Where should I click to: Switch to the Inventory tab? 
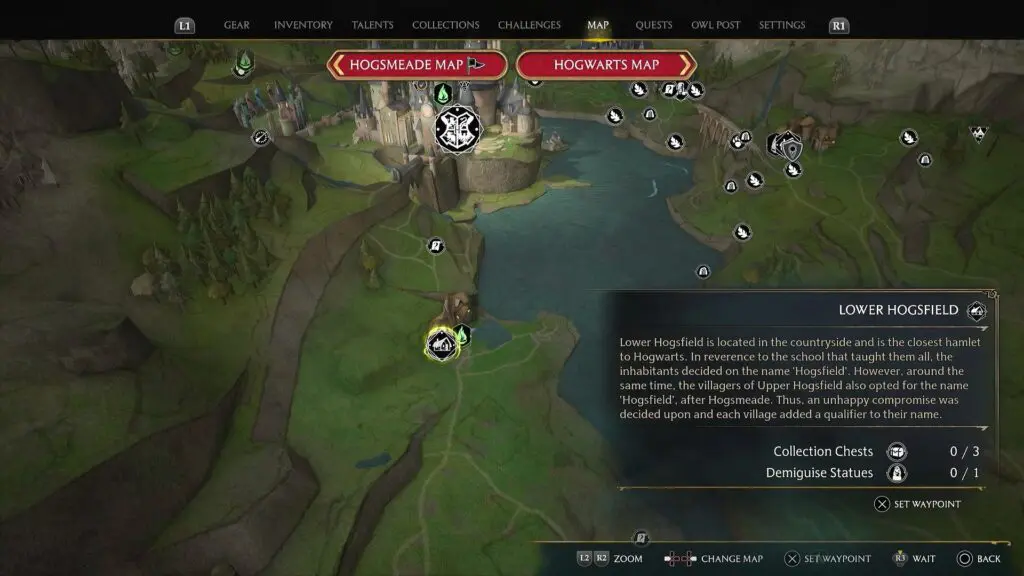(x=303, y=25)
